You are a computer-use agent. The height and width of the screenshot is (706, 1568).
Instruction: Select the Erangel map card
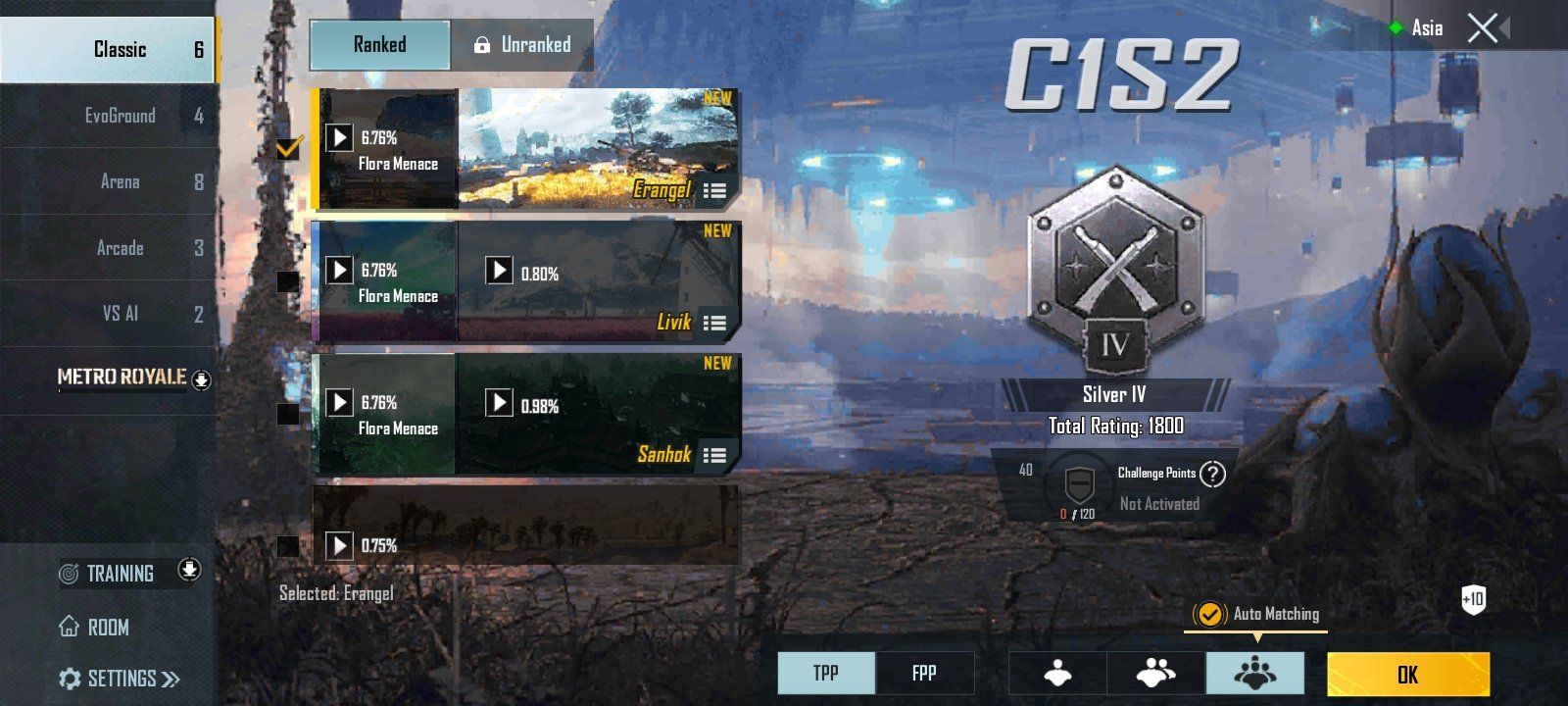tap(598, 149)
